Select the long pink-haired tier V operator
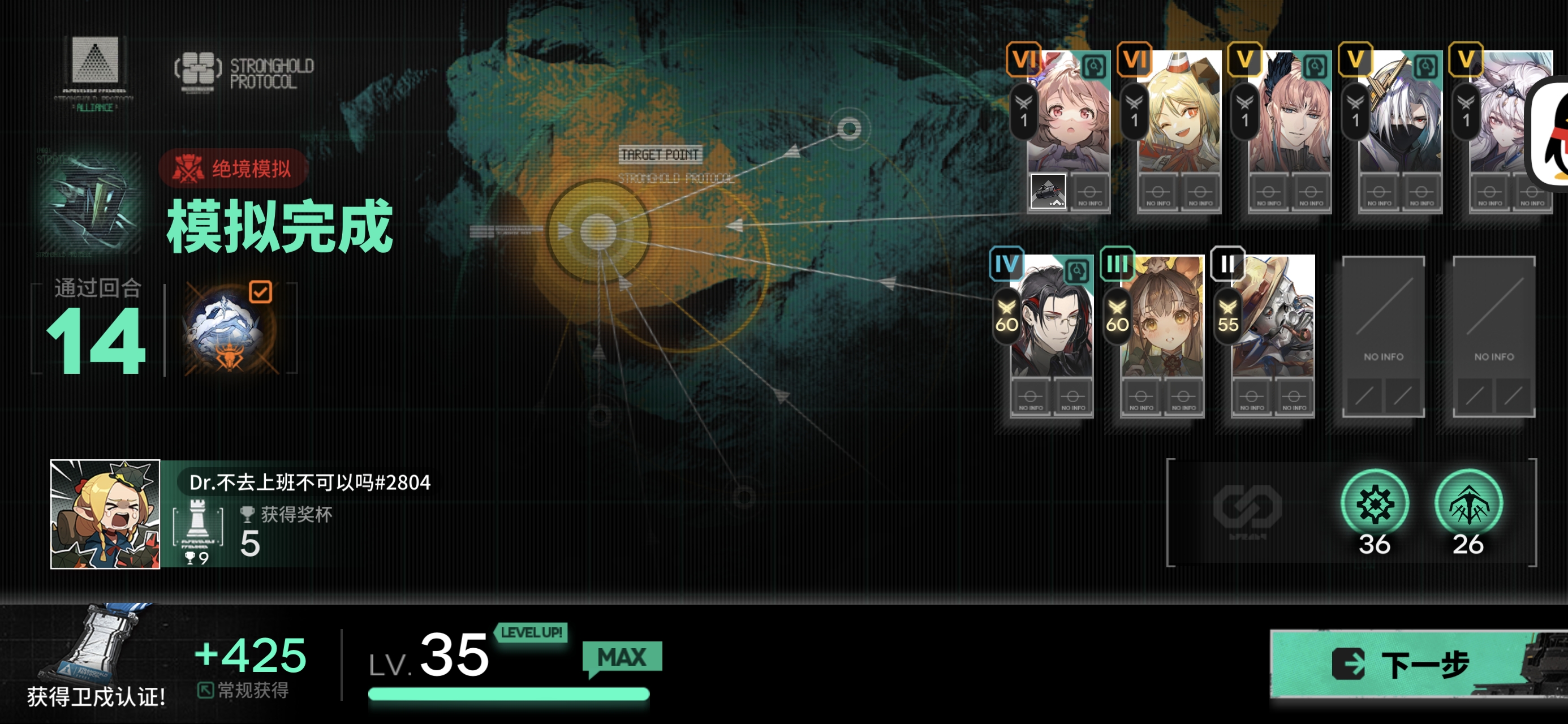The image size is (1568, 724). [1289, 116]
